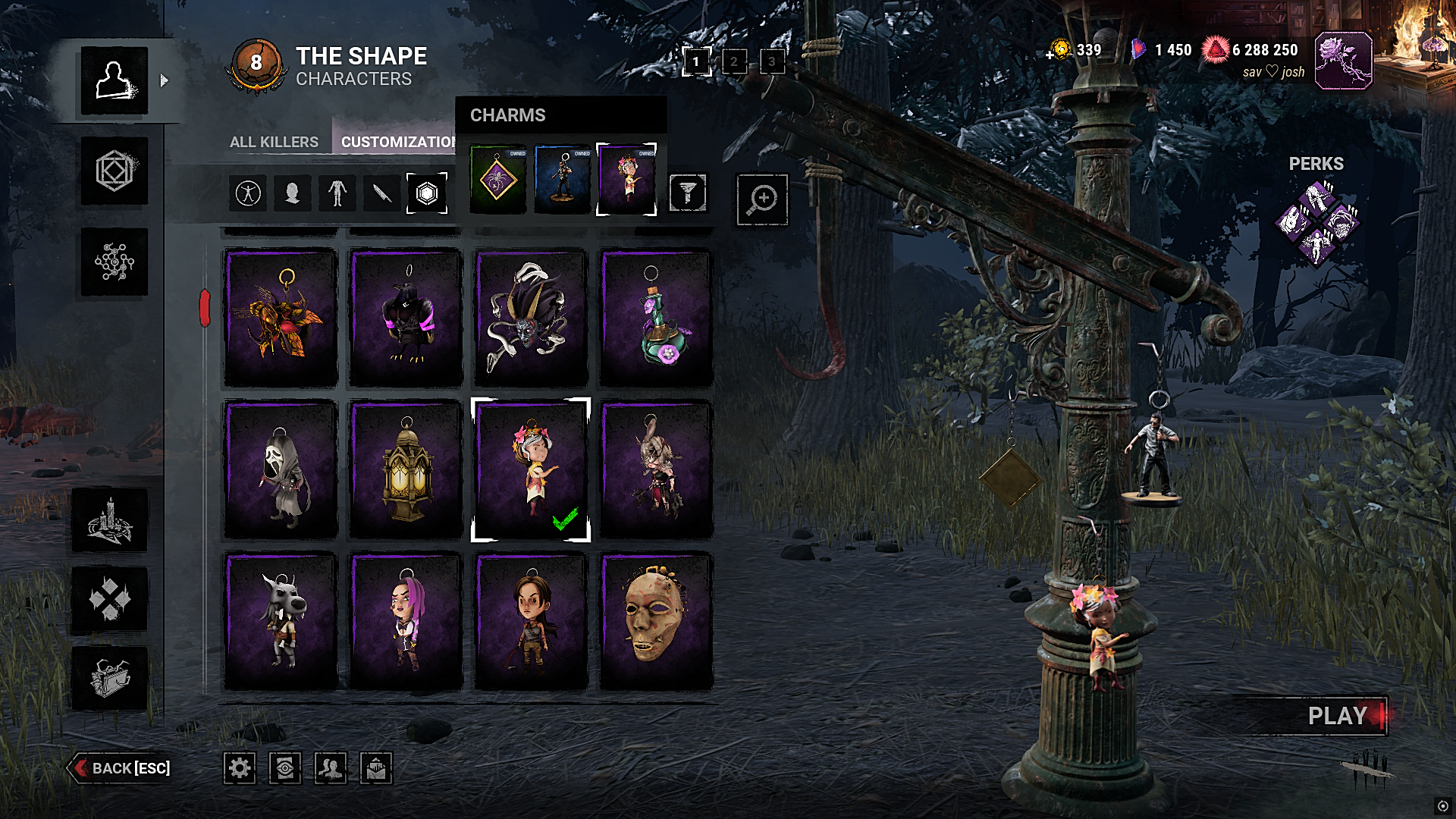
Task: Select the CUSTOMIZATION tab
Action: (395, 141)
